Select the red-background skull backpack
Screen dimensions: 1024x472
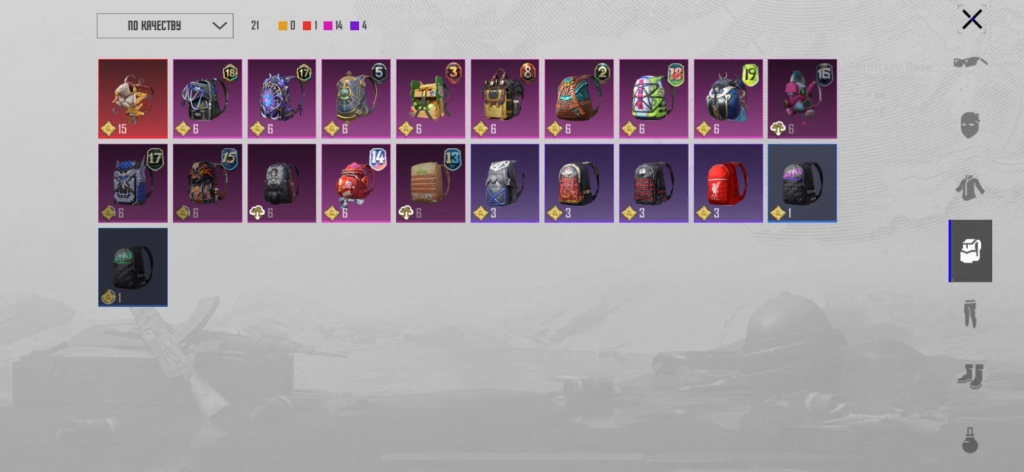(133, 98)
